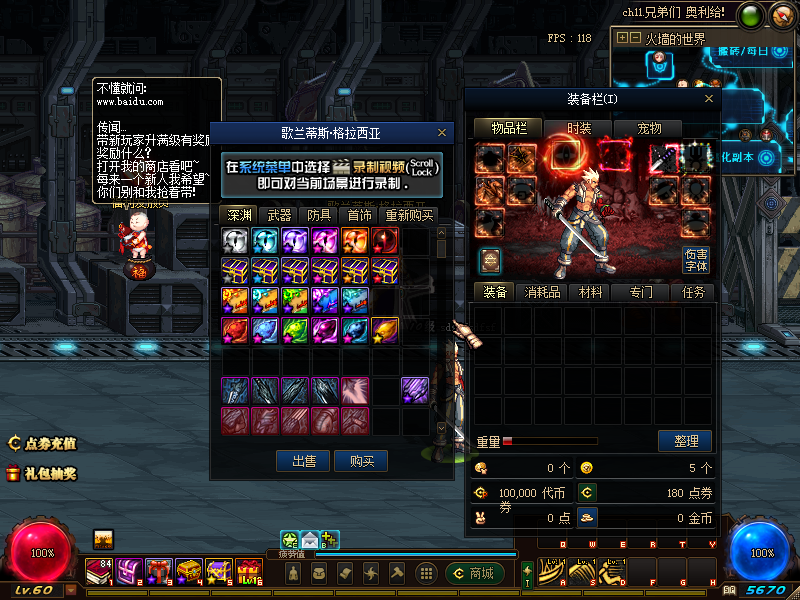Click the 出售 sell button
The image size is (800, 600).
click(304, 461)
